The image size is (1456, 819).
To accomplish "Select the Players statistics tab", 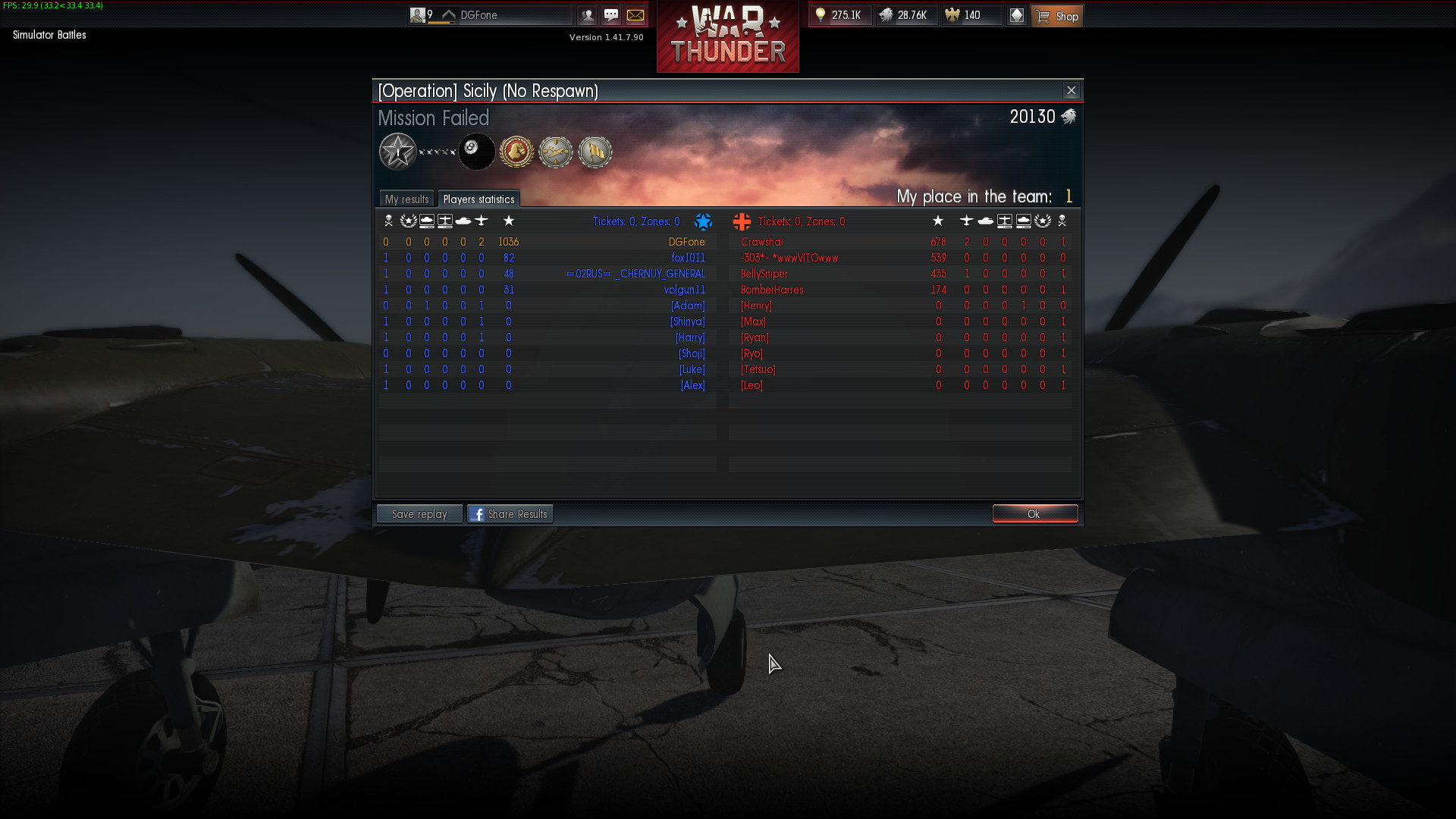I will [479, 199].
